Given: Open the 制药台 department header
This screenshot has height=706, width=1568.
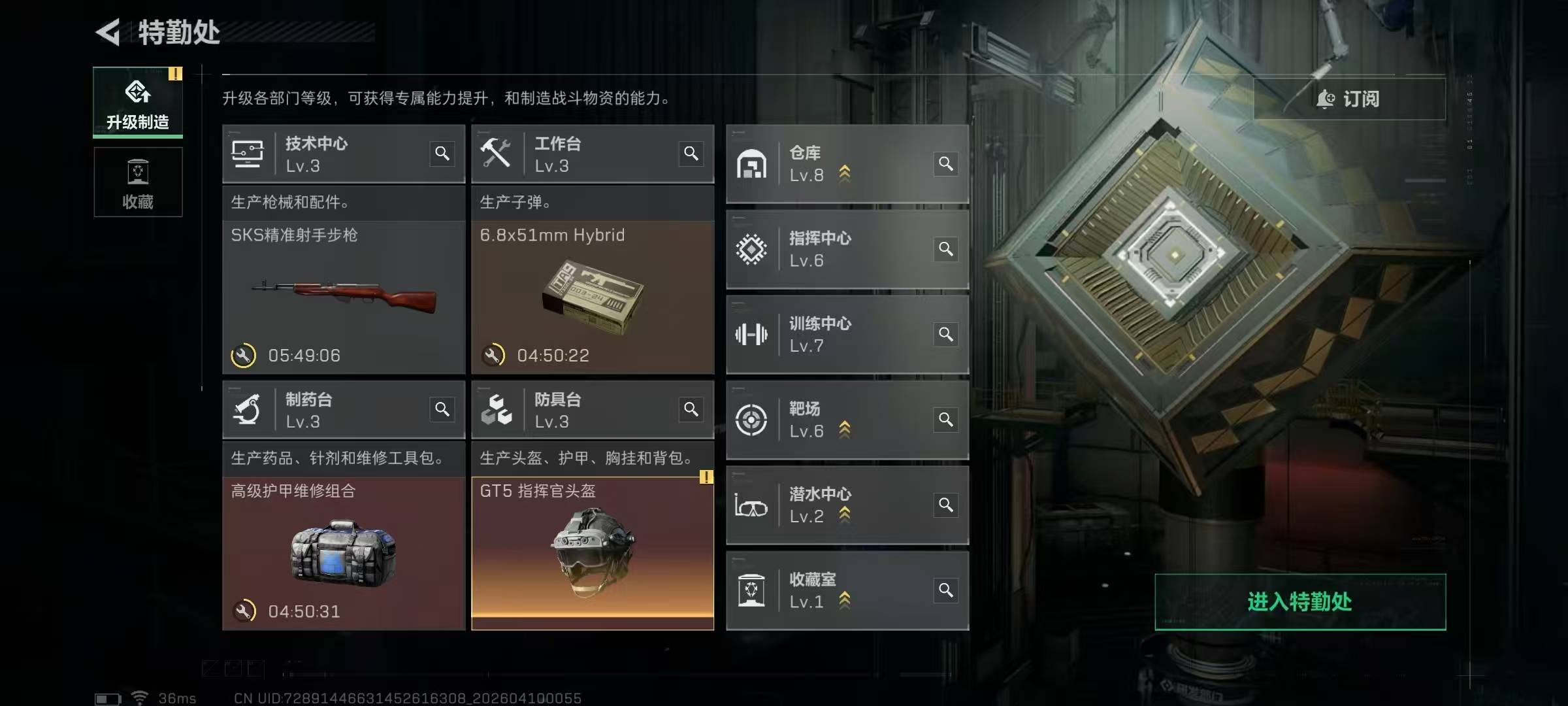Looking at the screenshot, I should 327,410.
